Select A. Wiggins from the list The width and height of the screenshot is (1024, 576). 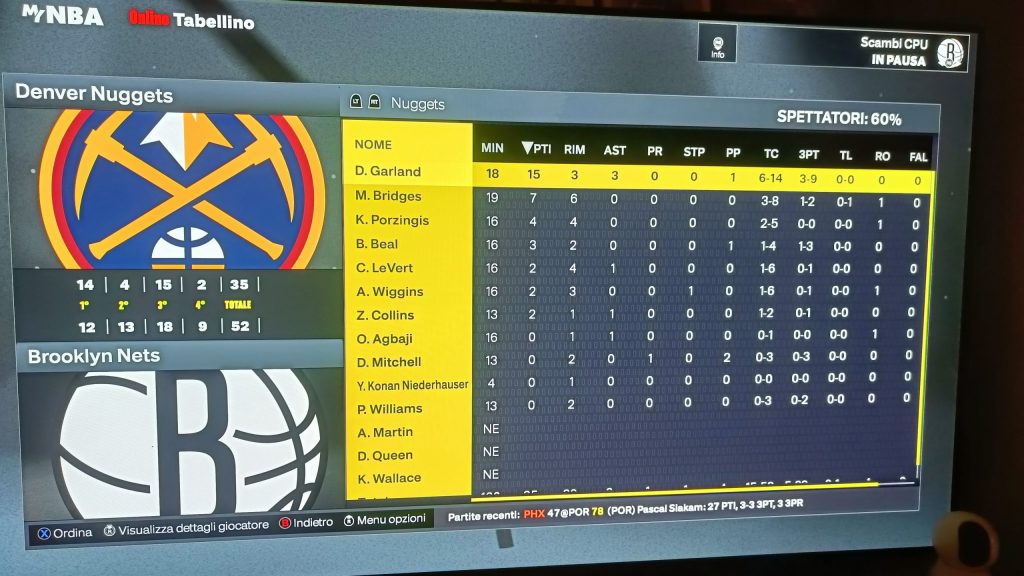click(x=389, y=292)
